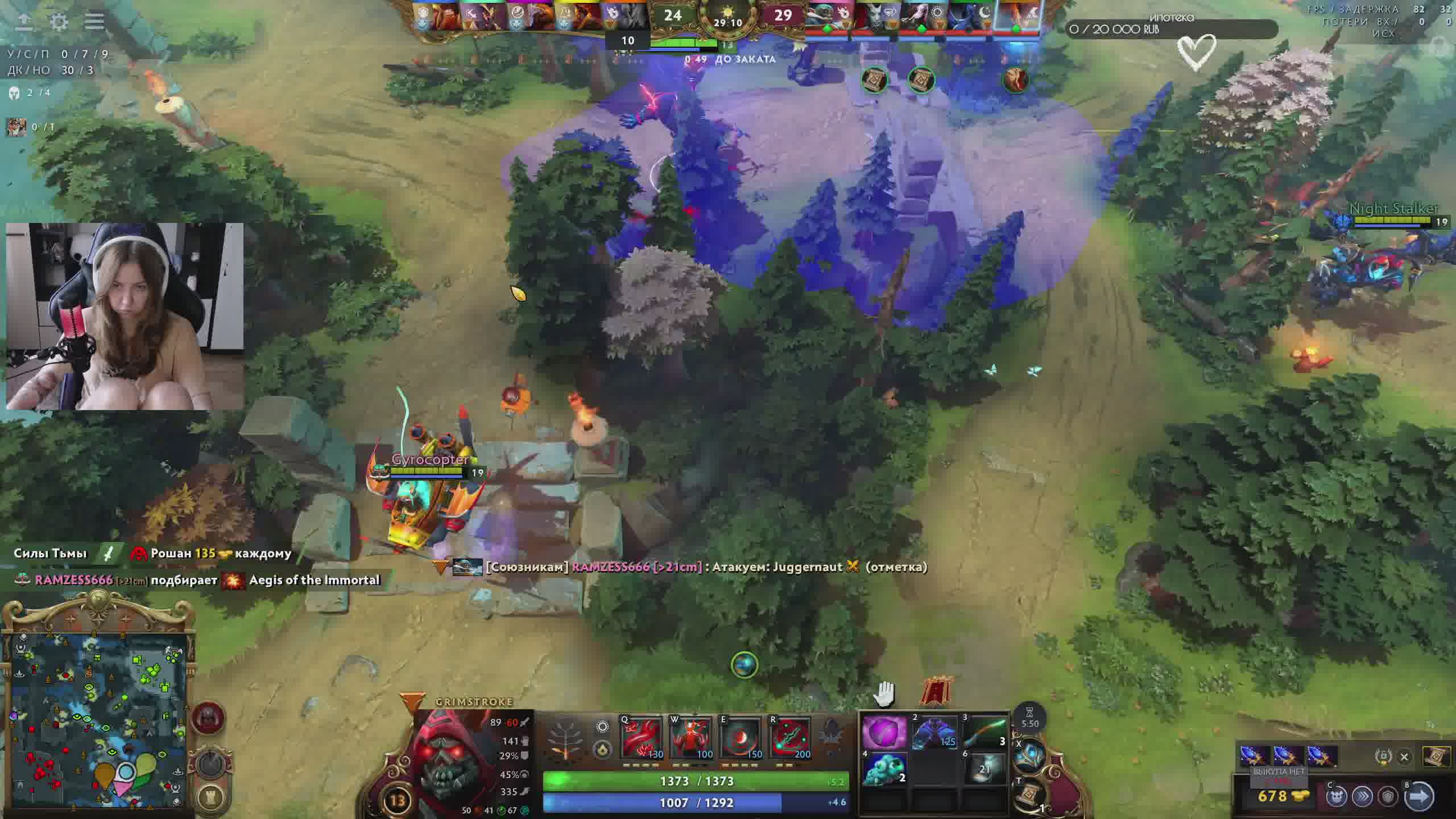Select the teal item stack in slot 4
Image resolution: width=1456 pixels, height=819 pixels.
[x=884, y=768]
